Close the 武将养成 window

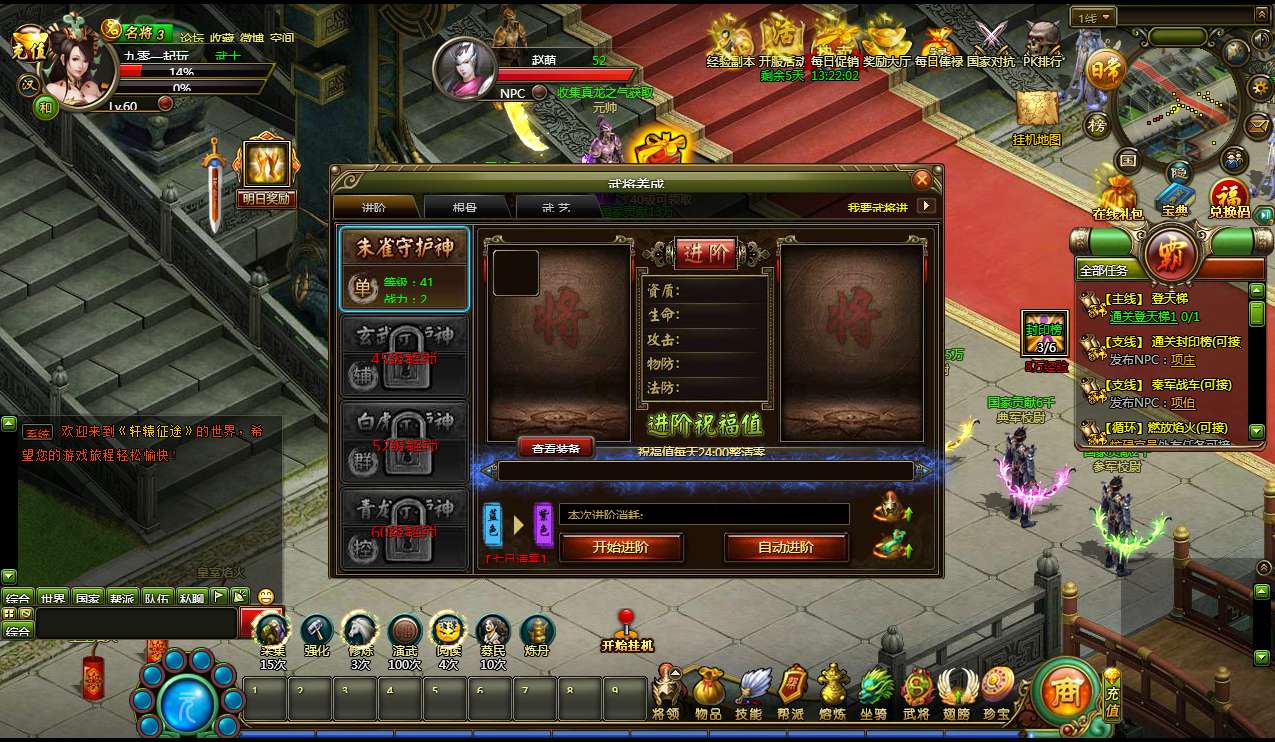click(x=921, y=180)
